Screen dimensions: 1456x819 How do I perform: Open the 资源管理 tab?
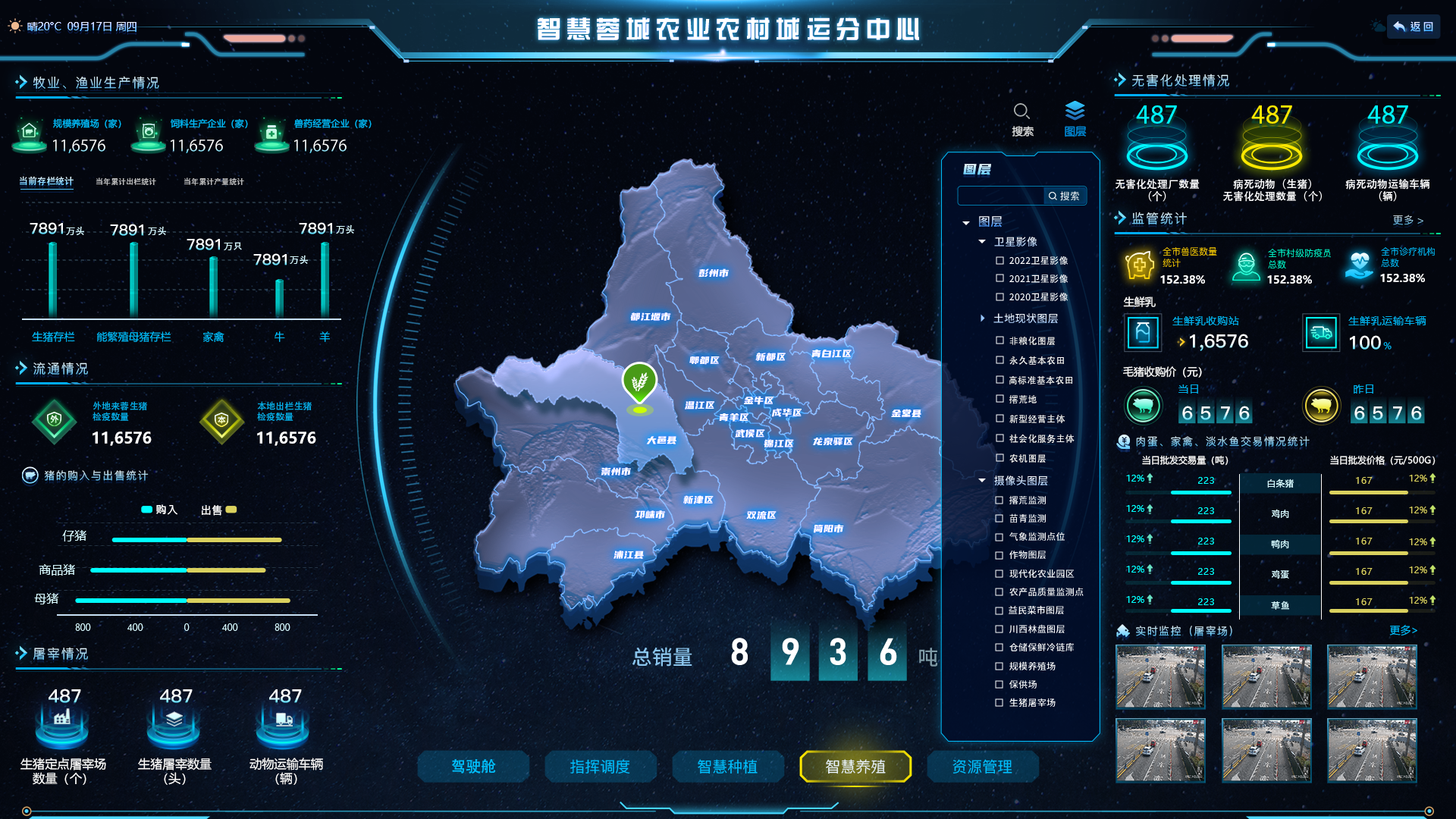982,767
